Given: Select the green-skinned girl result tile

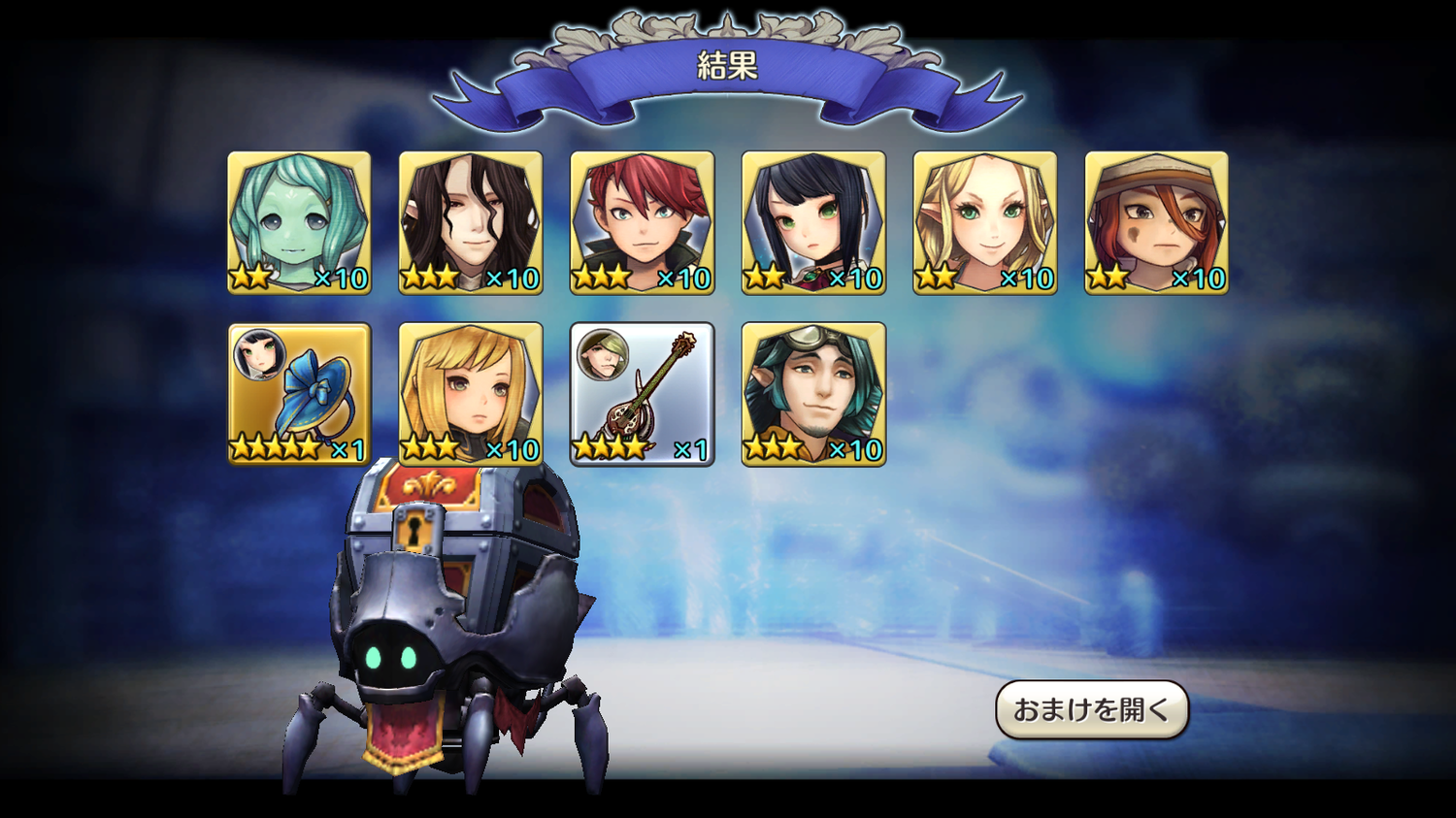Looking at the screenshot, I should coord(299,222).
